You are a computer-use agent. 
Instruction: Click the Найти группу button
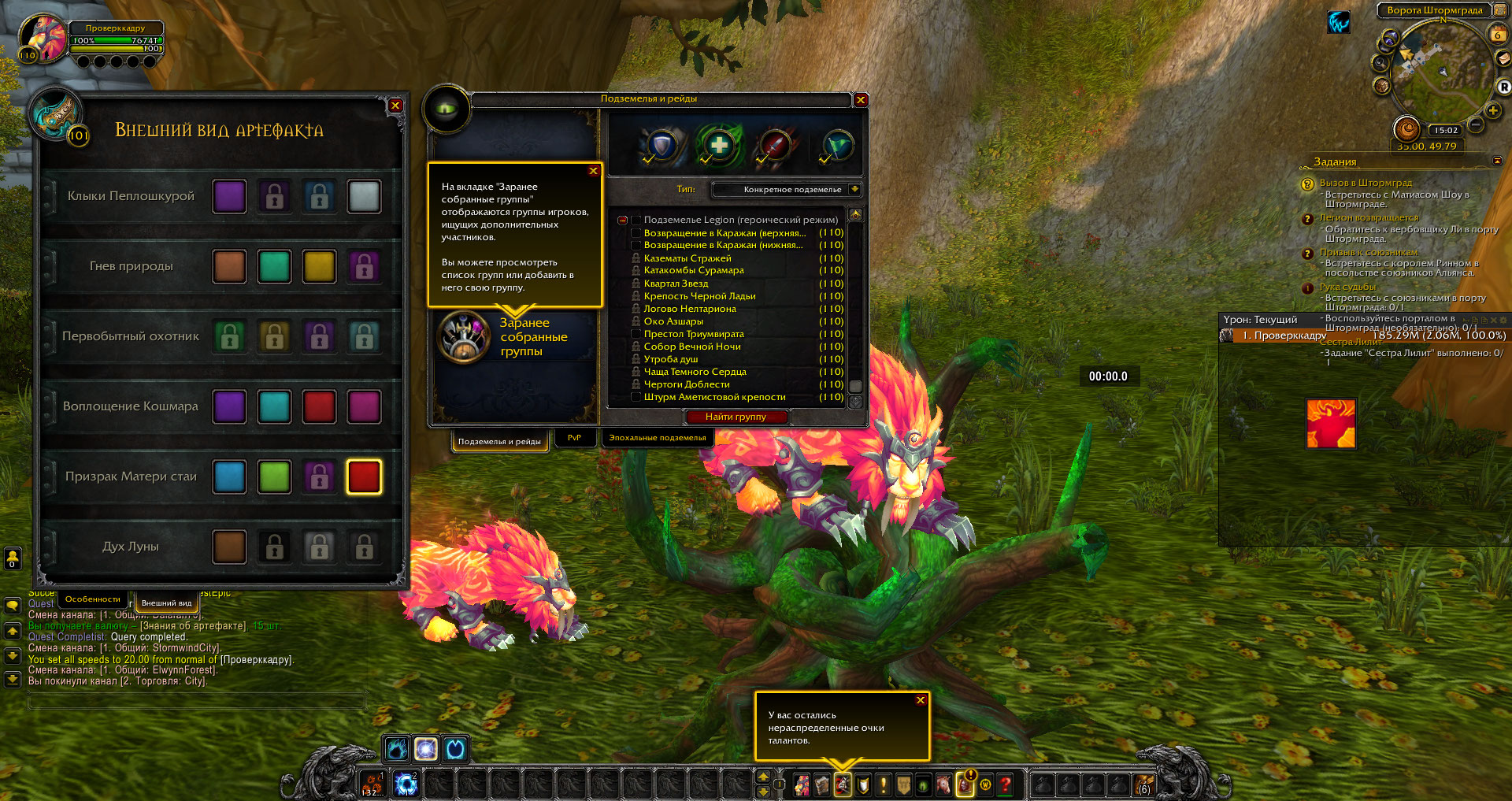point(736,417)
